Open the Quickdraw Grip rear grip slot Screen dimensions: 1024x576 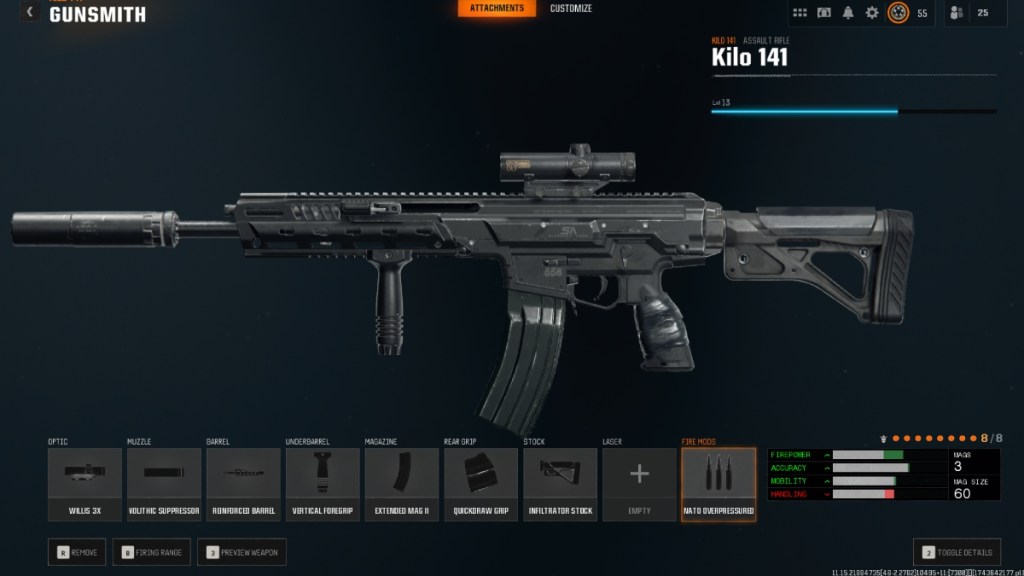pyautogui.click(x=481, y=484)
